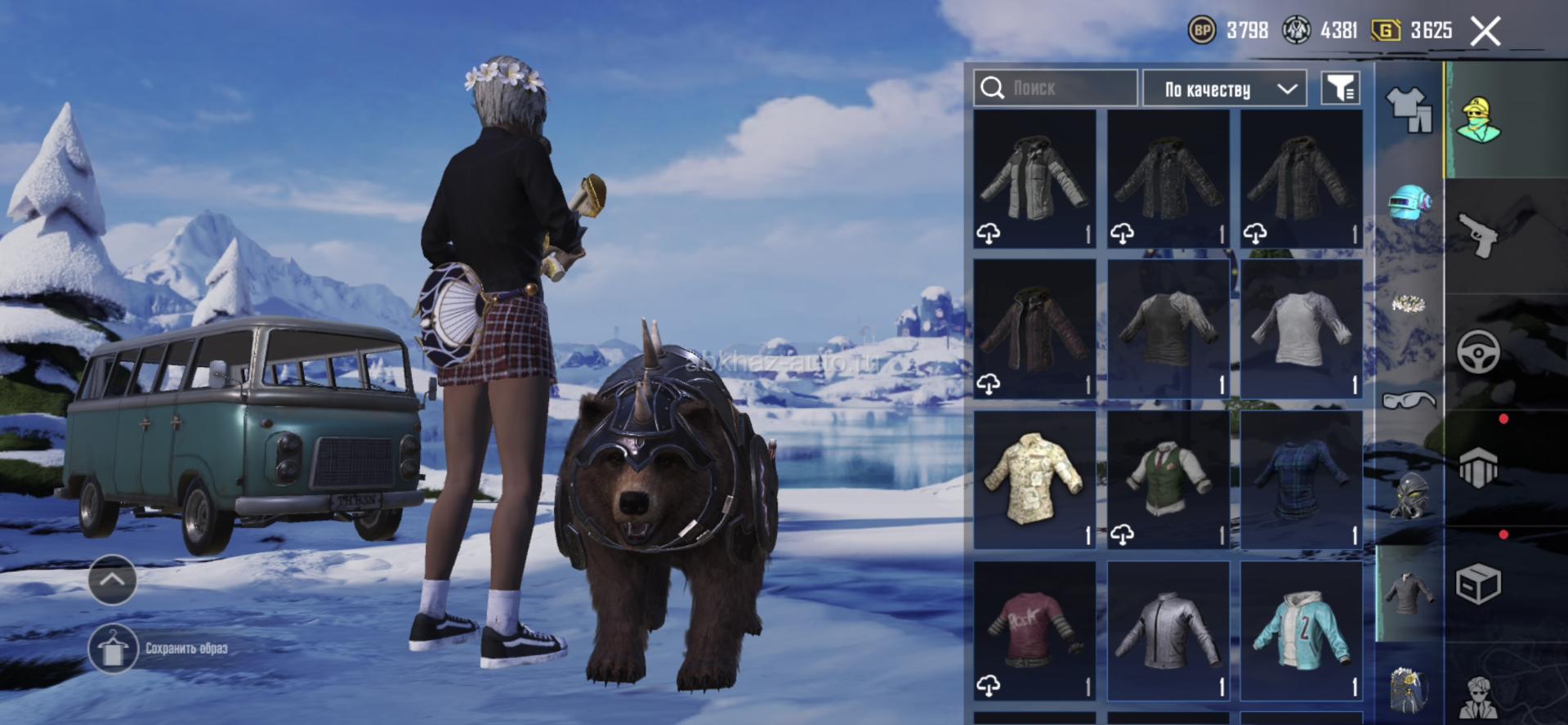Show the sunglasses accessory category
Viewport: 1568px width, 725px height.
click(1409, 400)
